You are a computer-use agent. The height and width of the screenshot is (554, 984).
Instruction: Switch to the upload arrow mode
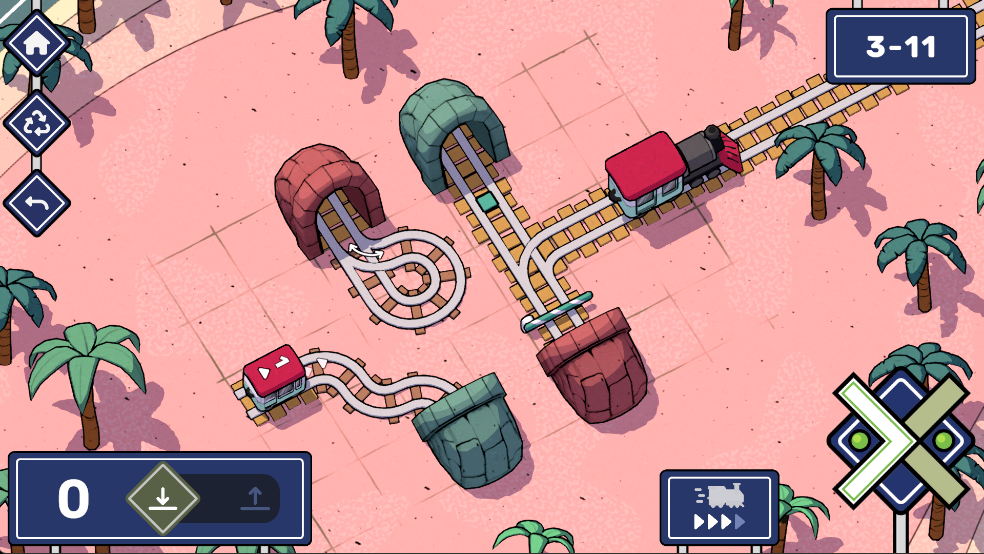tap(254, 498)
